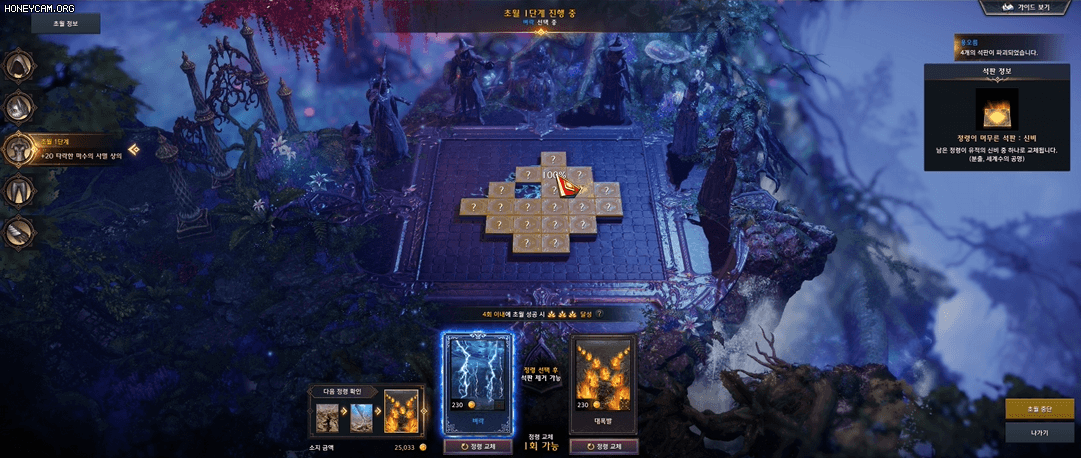Open the 초월 정보 panel
The image size is (1081, 458).
[x=64, y=23]
